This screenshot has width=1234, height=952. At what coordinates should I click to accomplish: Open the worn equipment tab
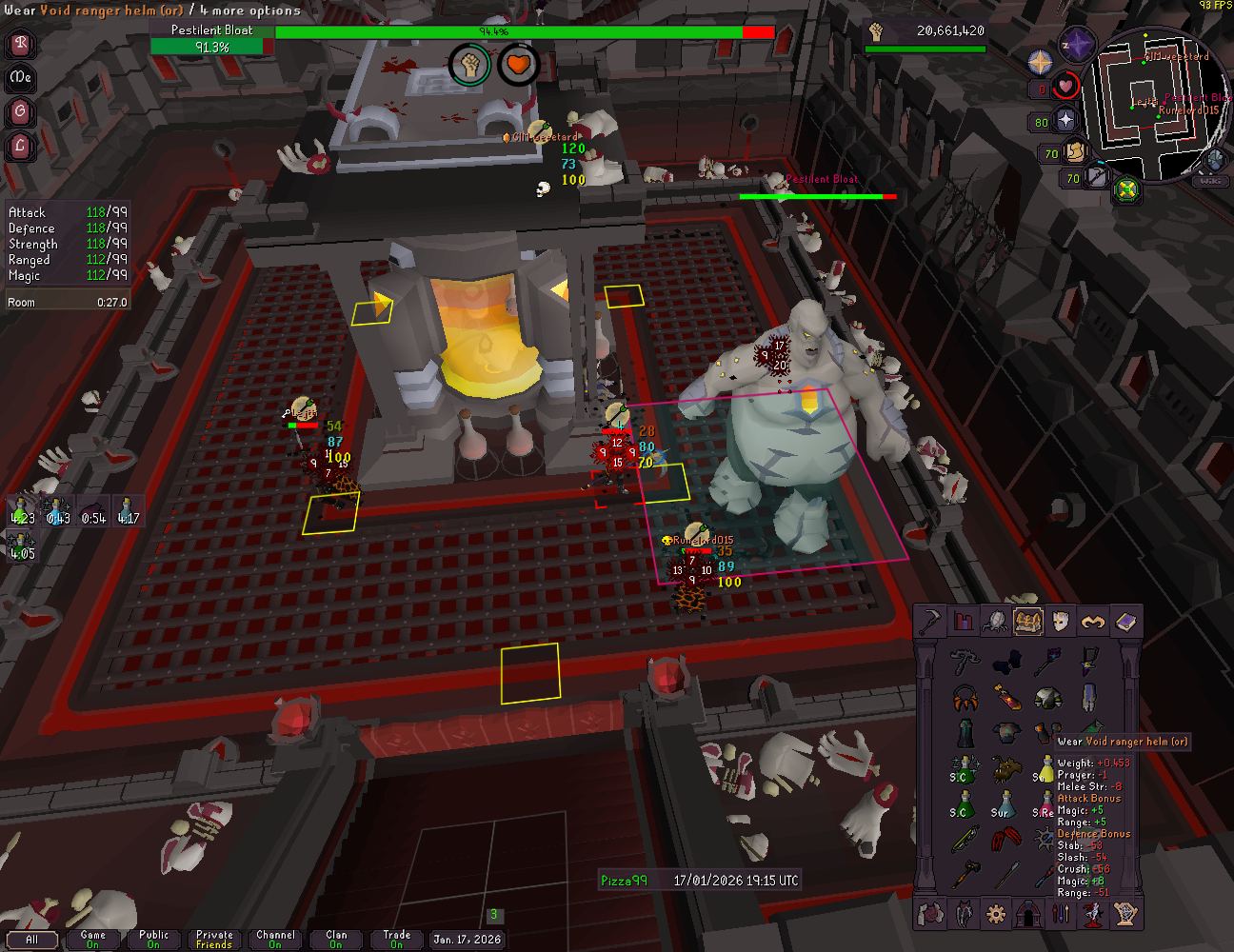(x=1060, y=622)
